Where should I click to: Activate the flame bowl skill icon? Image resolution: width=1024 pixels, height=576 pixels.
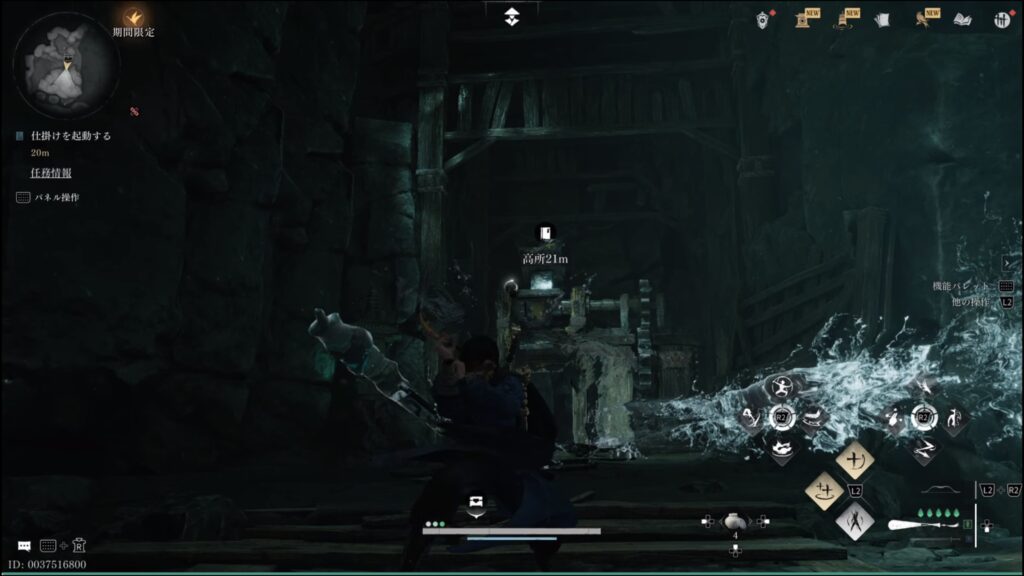point(781,449)
